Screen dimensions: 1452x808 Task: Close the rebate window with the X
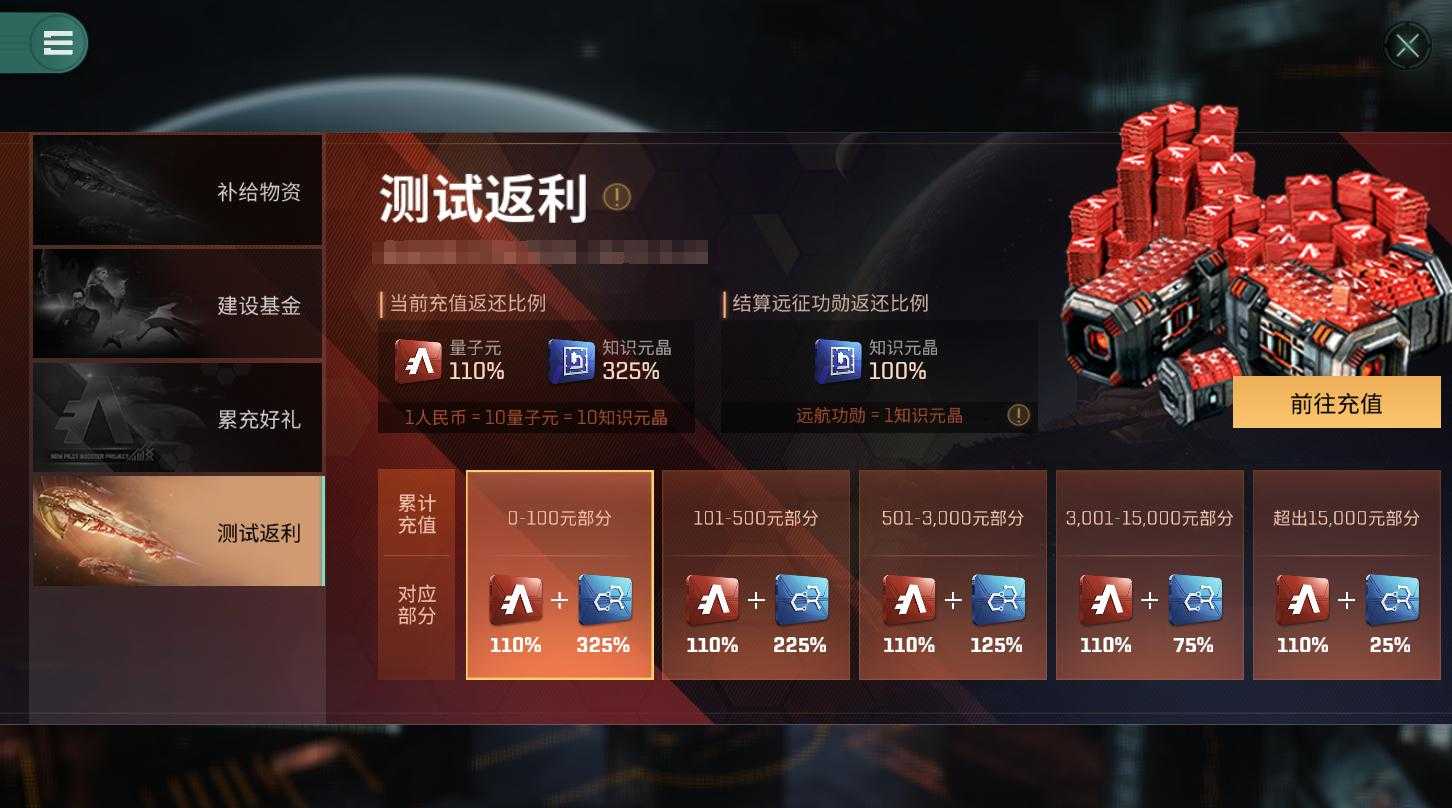1407,45
